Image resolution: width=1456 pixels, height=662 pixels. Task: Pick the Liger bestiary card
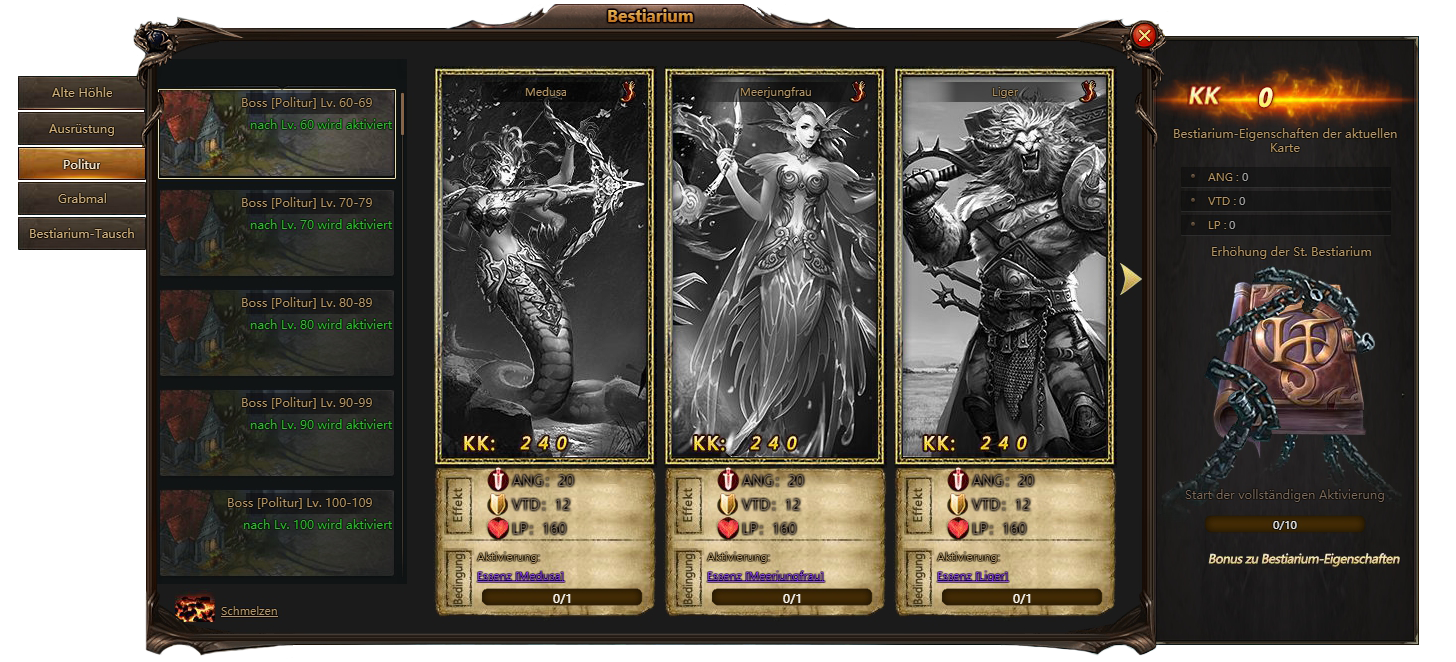pos(1005,265)
